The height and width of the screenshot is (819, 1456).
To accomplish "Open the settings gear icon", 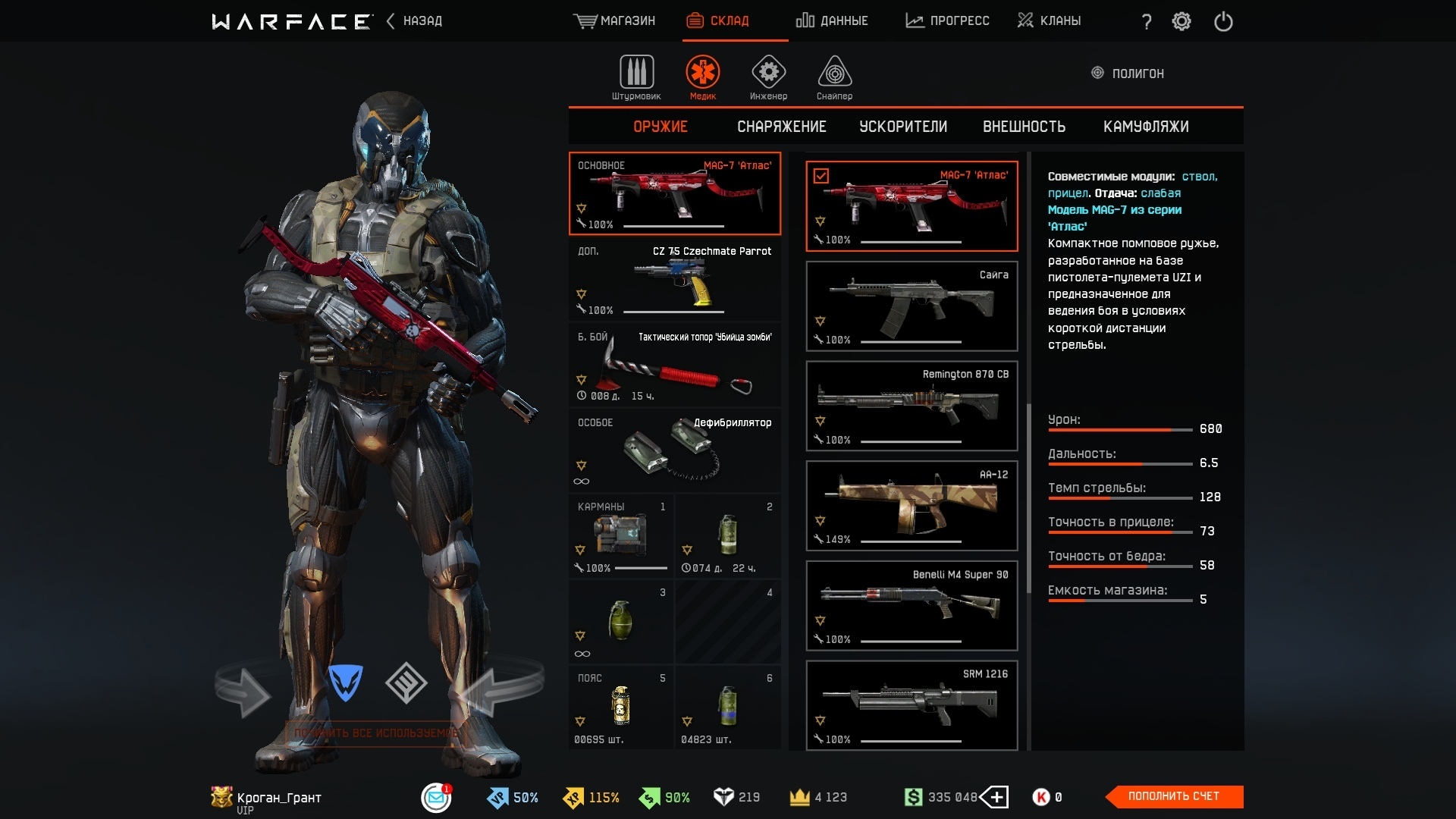I will 1181,21.
